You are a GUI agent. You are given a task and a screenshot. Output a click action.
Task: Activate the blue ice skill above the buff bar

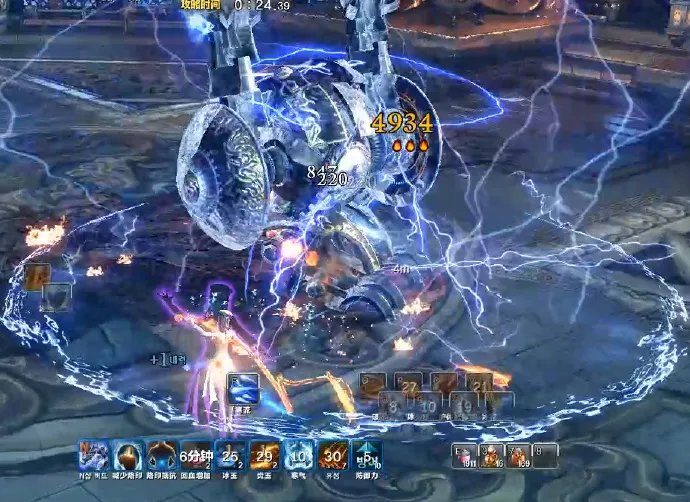click(244, 389)
